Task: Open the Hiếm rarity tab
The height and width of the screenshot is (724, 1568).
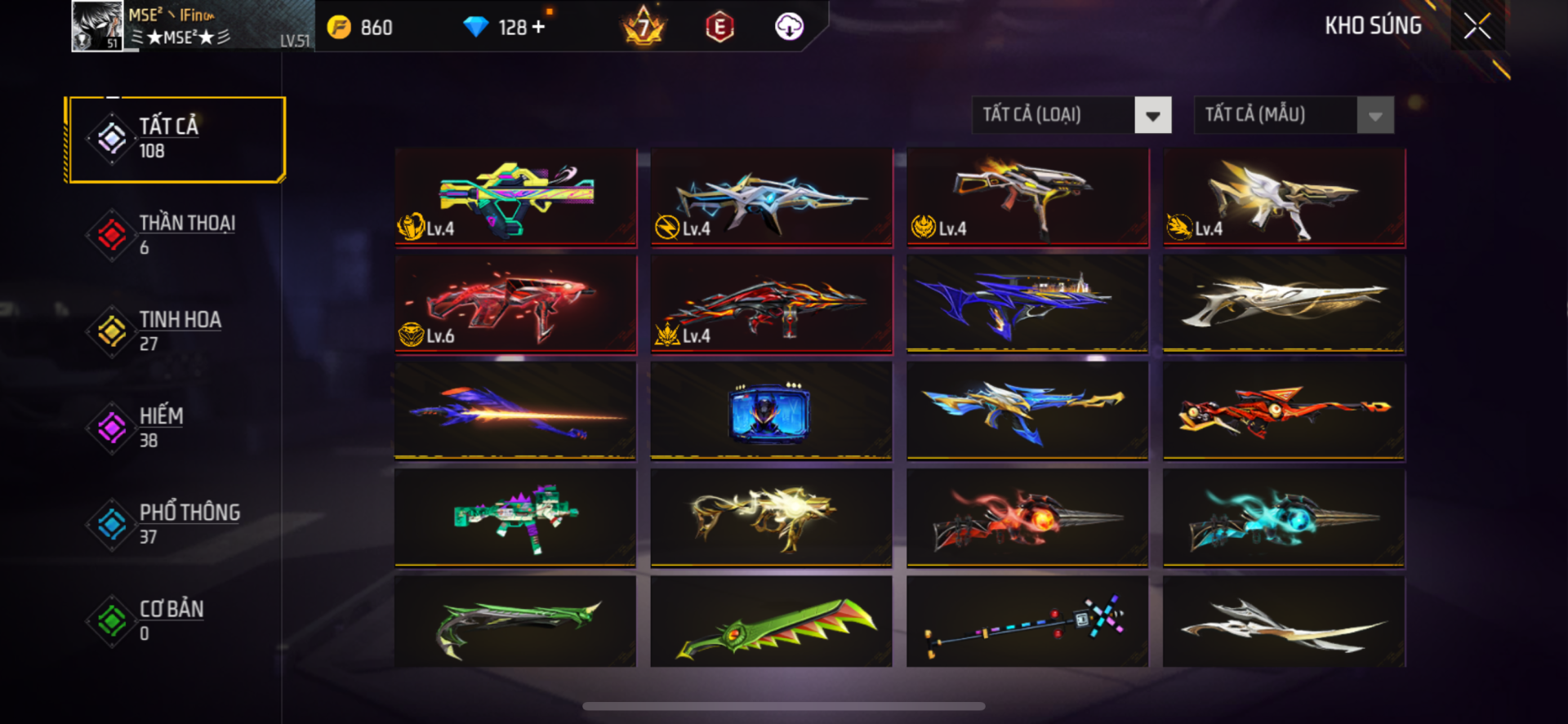Action: tap(177, 428)
